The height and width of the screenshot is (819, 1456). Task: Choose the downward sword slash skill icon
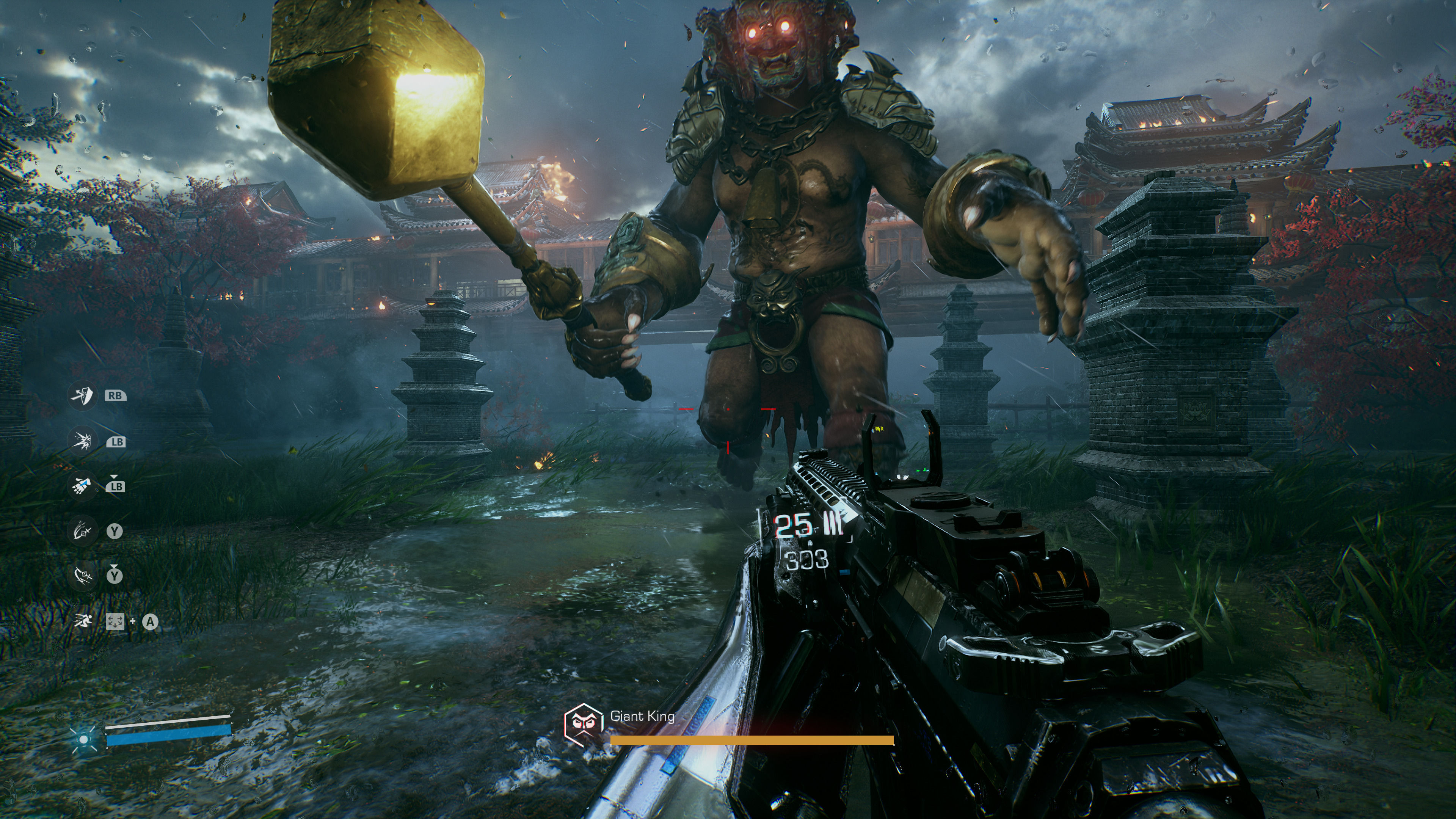pos(83,576)
